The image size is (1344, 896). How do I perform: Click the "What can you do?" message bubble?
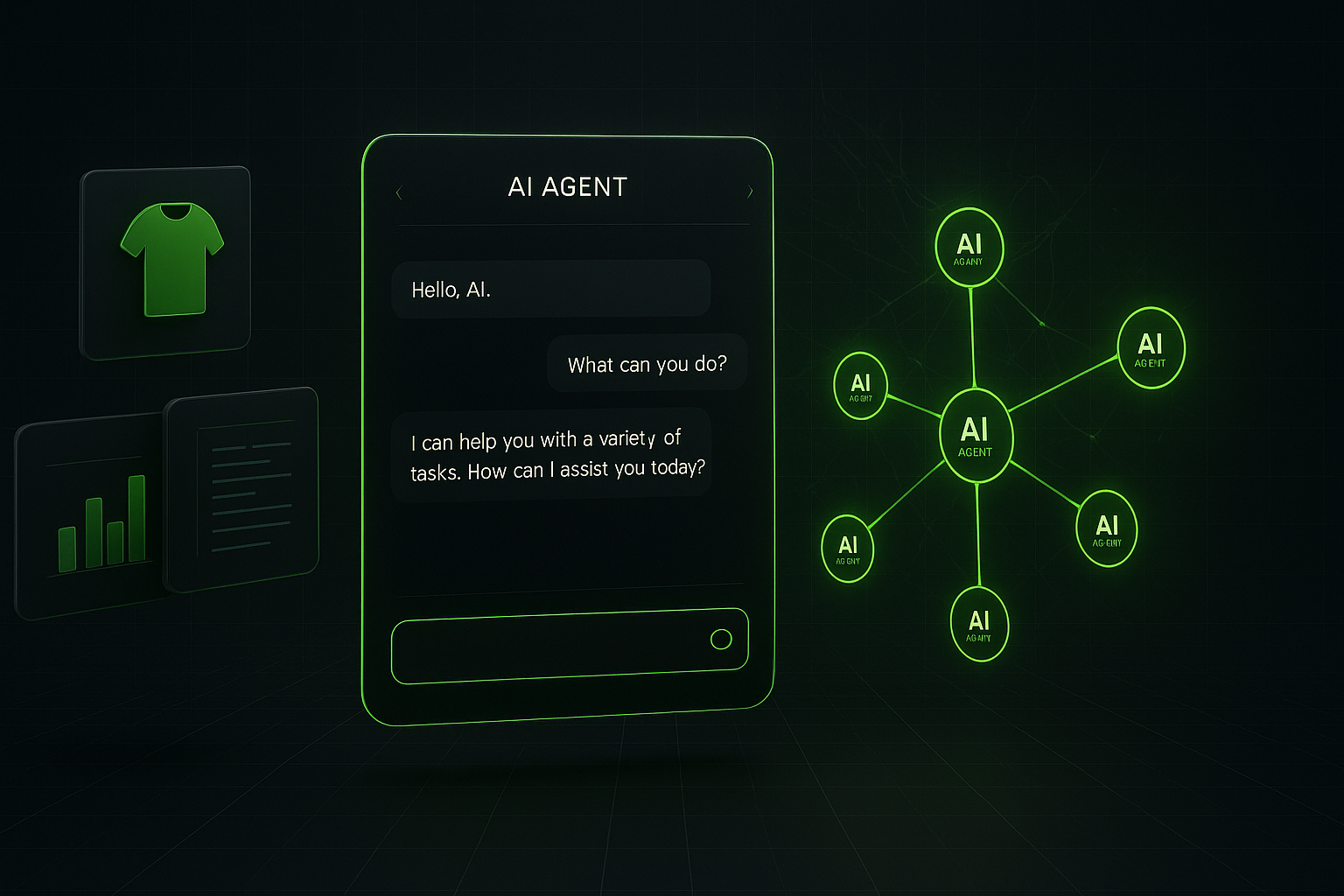click(647, 364)
